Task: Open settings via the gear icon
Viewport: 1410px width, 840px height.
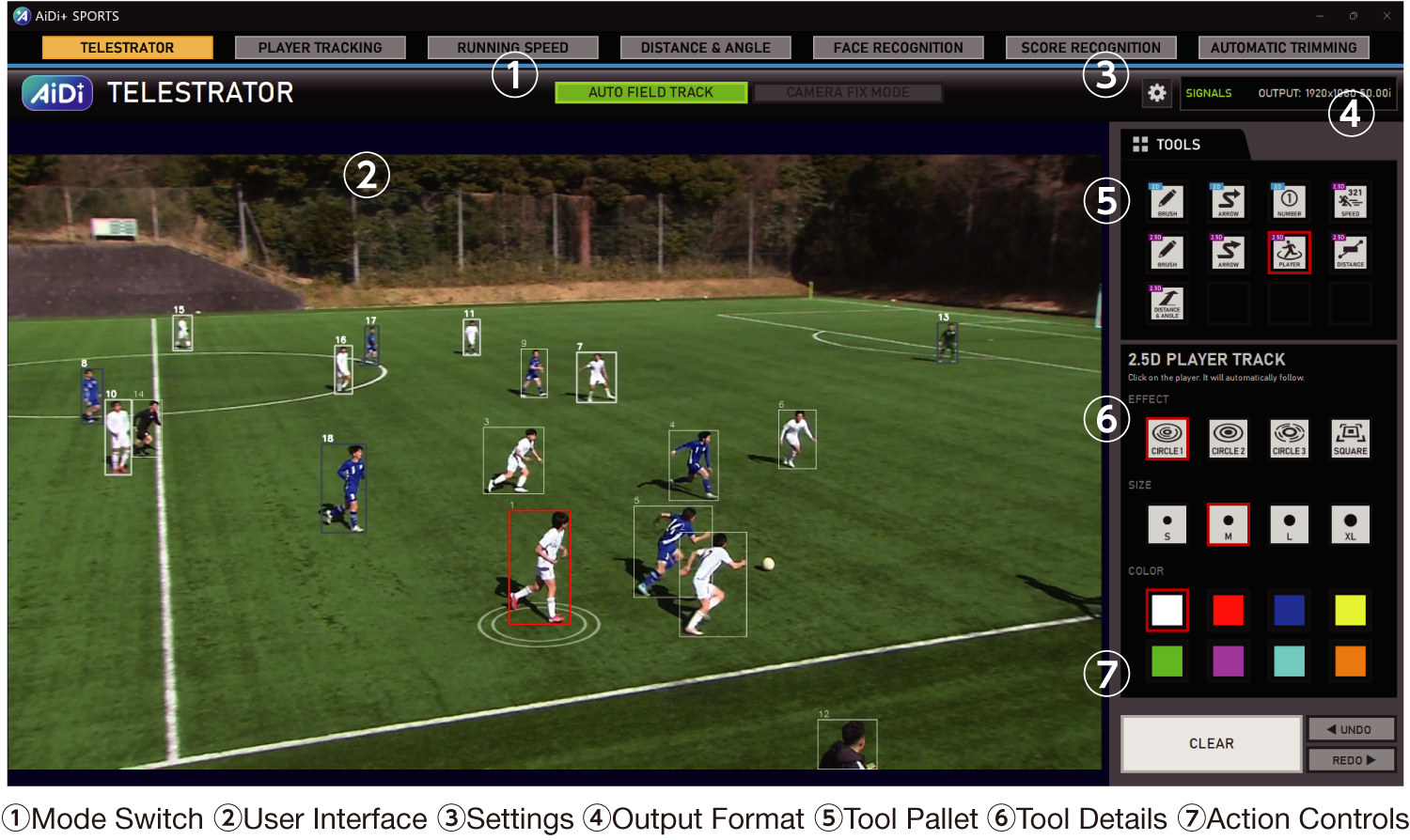Action: [1157, 93]
